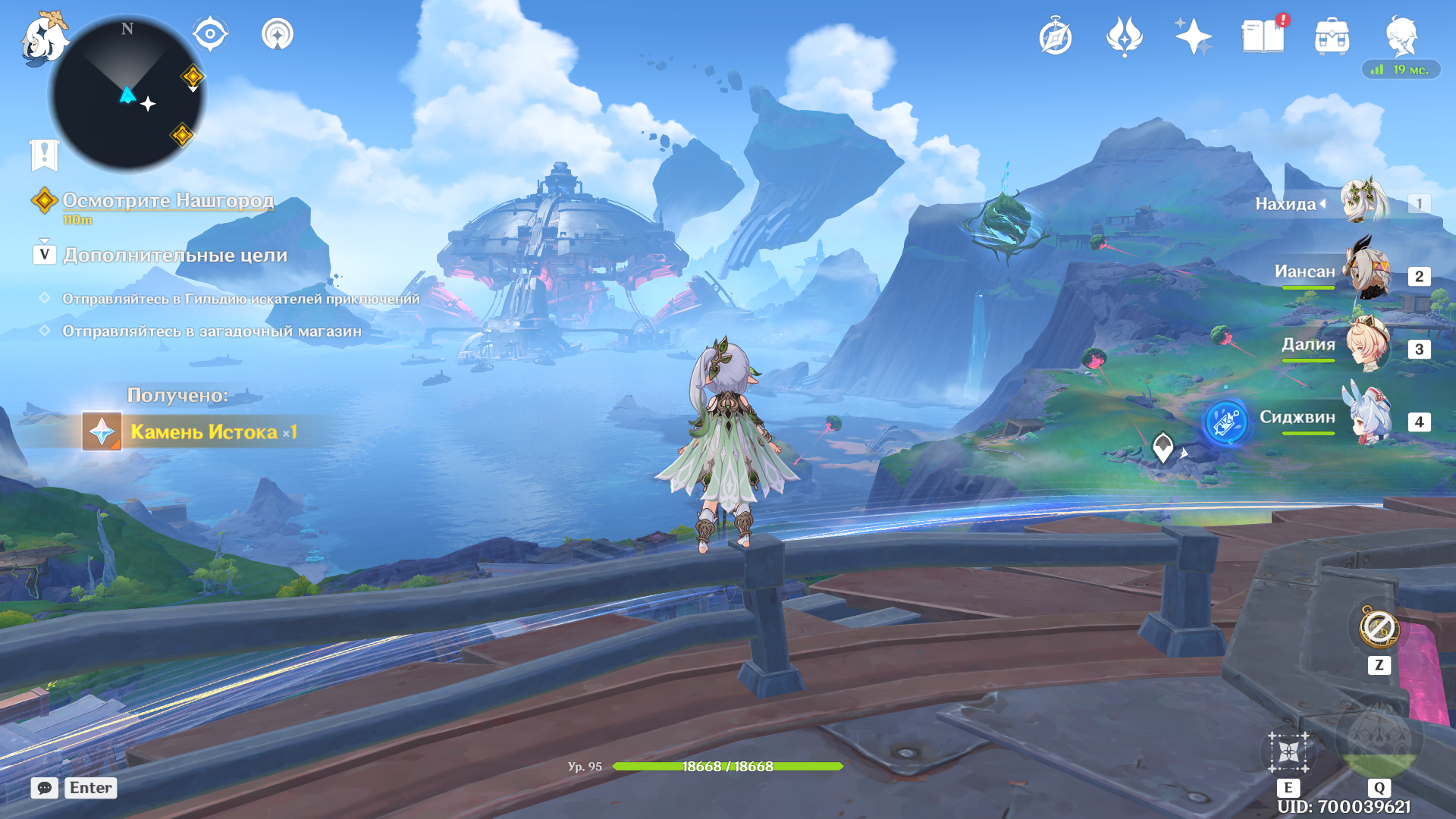Open the Paimon menu icon
Image resolution: width=1456 pixels, height=819 pixels.
pyautogui.click(x=42, y=38)
